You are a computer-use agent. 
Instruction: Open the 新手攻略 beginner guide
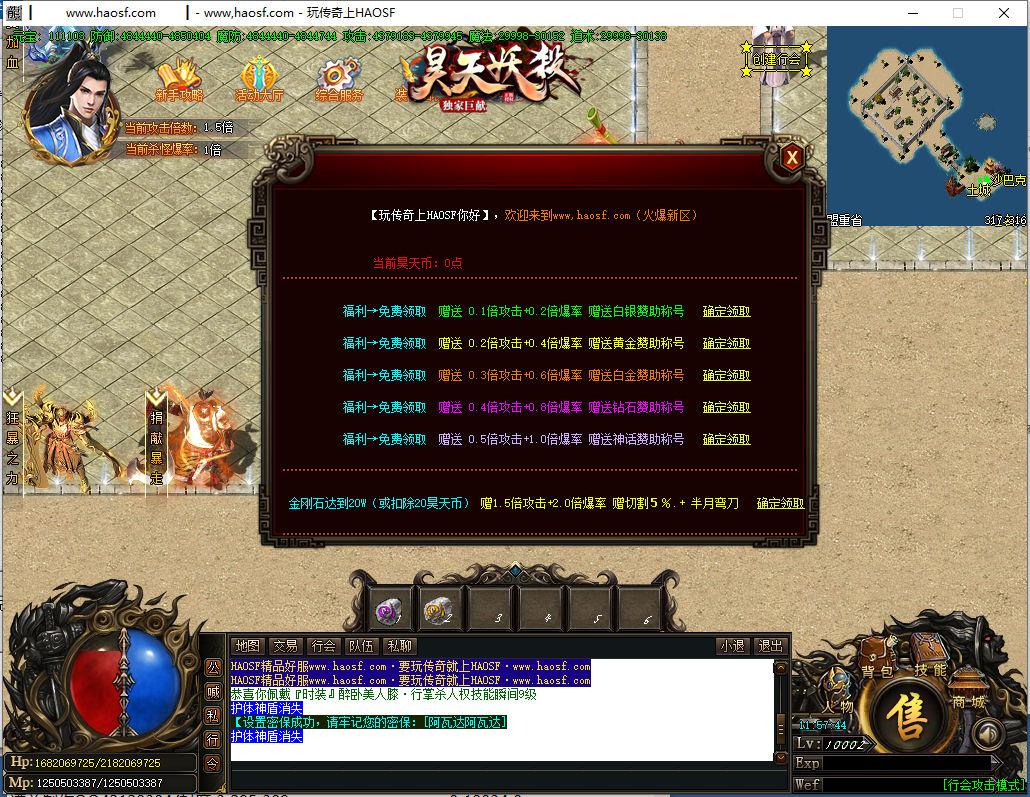coord(180,80)
